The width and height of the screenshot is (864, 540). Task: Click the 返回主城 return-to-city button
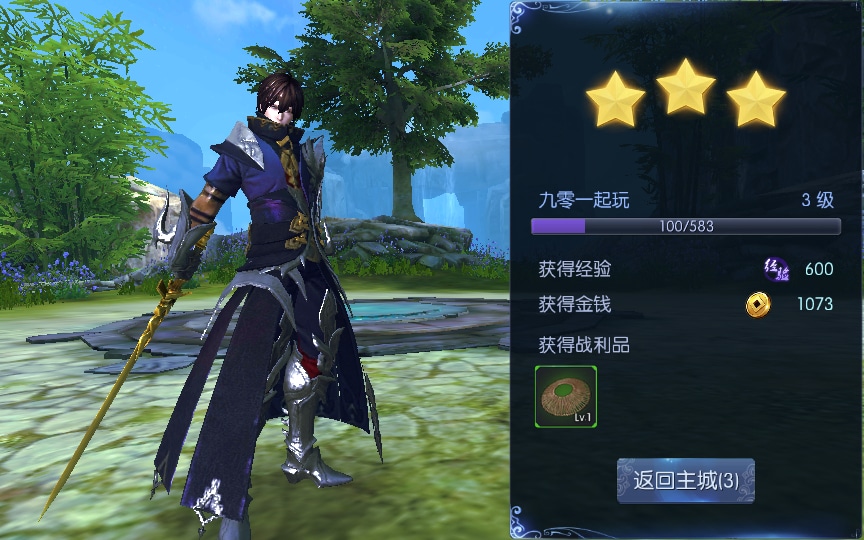coord(685,480)
